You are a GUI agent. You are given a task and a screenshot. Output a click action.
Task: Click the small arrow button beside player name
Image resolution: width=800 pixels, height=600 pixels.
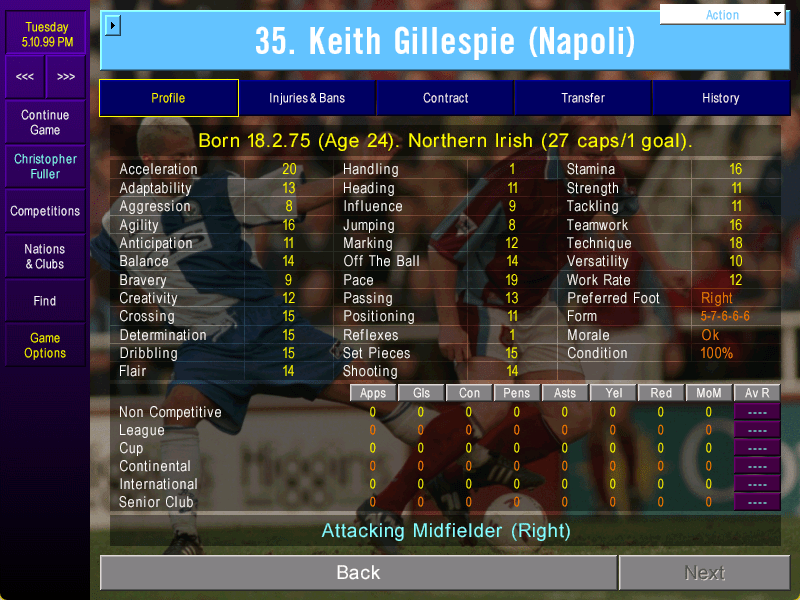coord(113,25)
